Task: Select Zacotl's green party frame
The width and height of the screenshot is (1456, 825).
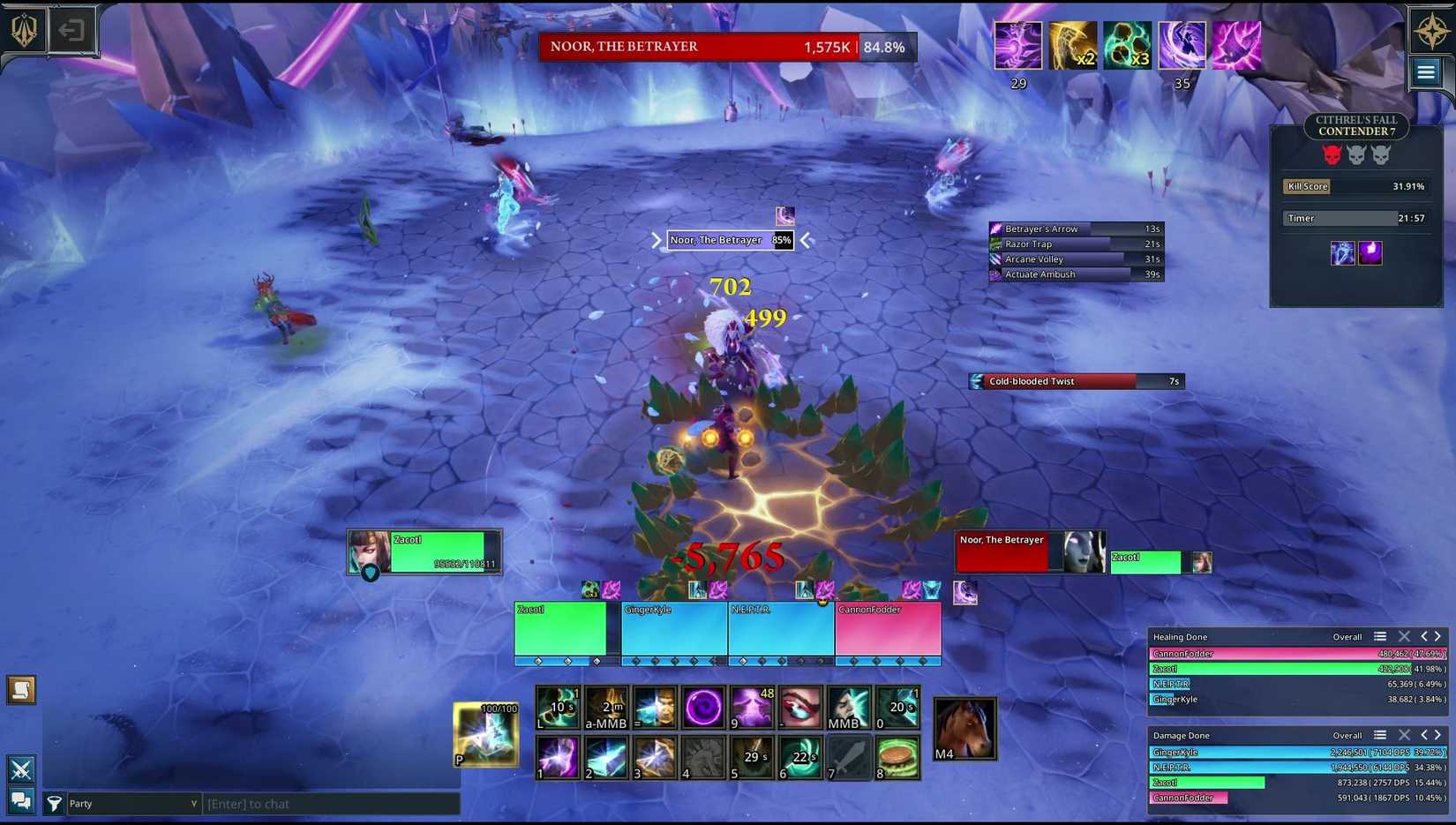Action: pos(560,629)
